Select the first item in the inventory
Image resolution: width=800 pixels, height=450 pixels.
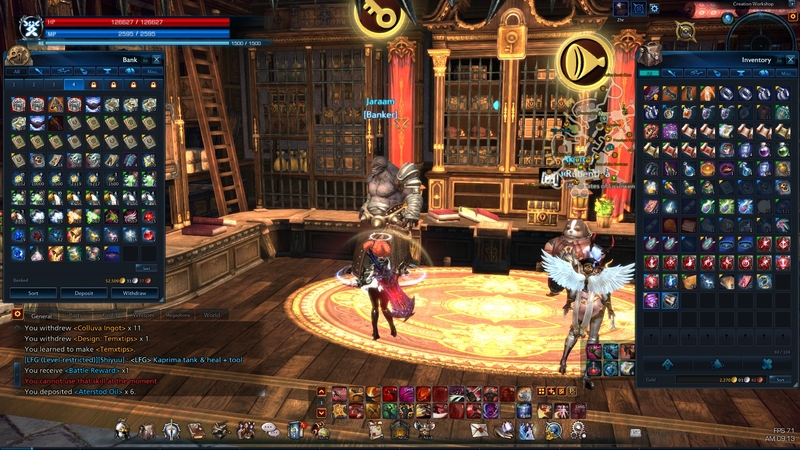click(652, 93)
